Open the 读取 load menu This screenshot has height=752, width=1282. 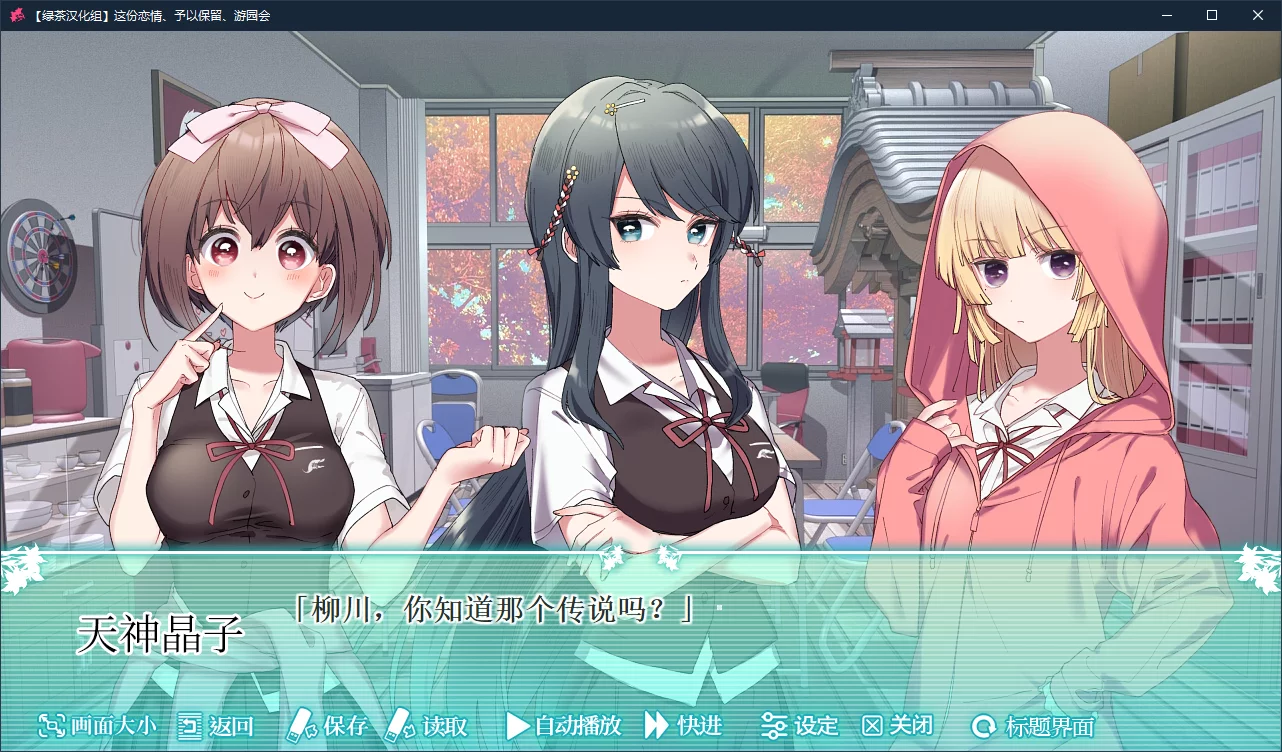(x=428, y=726)
